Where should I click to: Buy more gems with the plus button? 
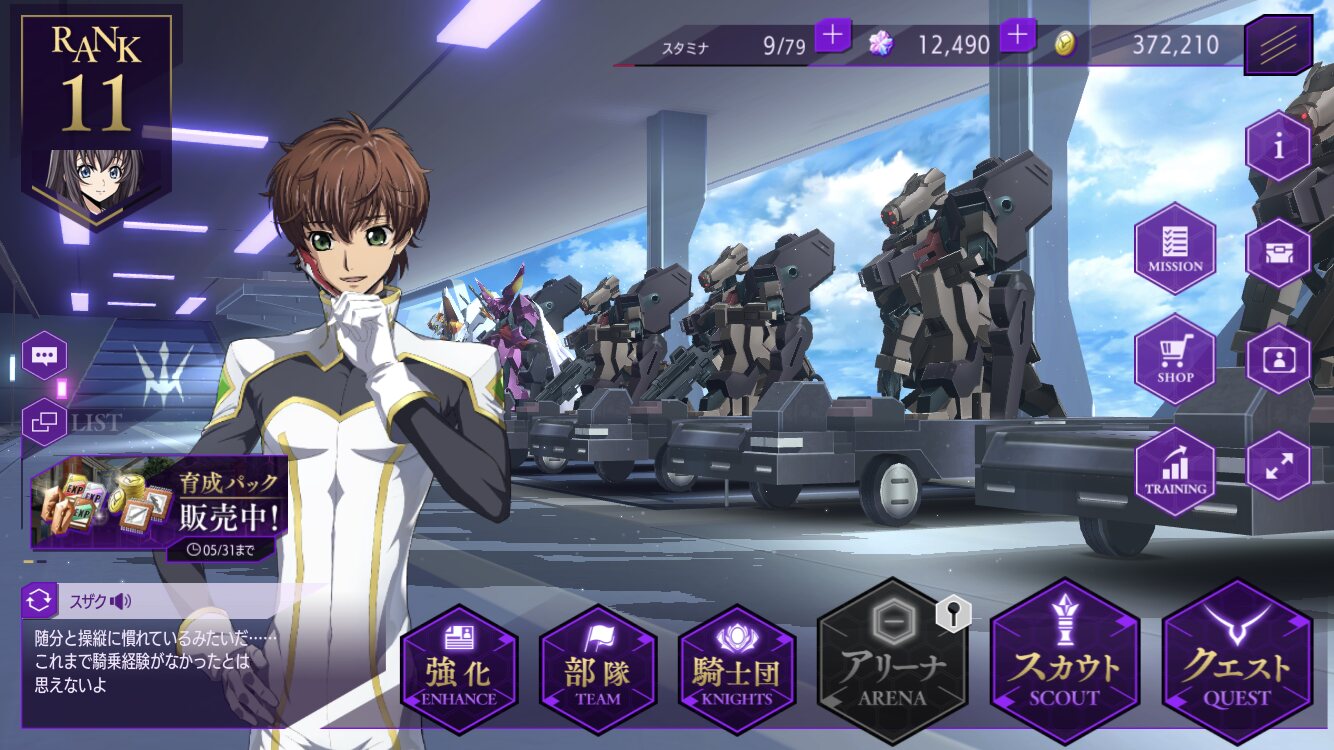click(1017, 36)
